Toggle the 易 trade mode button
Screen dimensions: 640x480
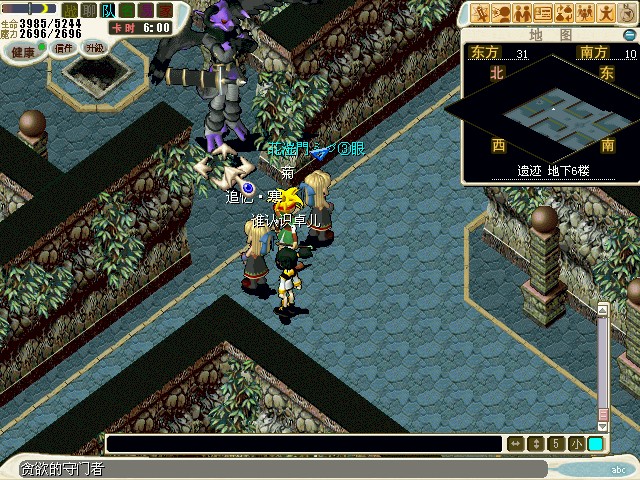144,9
